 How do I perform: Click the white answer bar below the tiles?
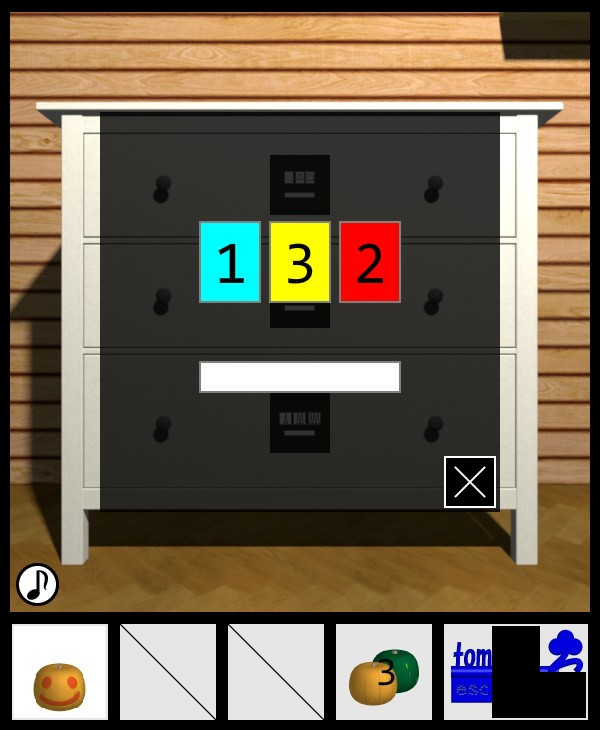pos(300,377)
